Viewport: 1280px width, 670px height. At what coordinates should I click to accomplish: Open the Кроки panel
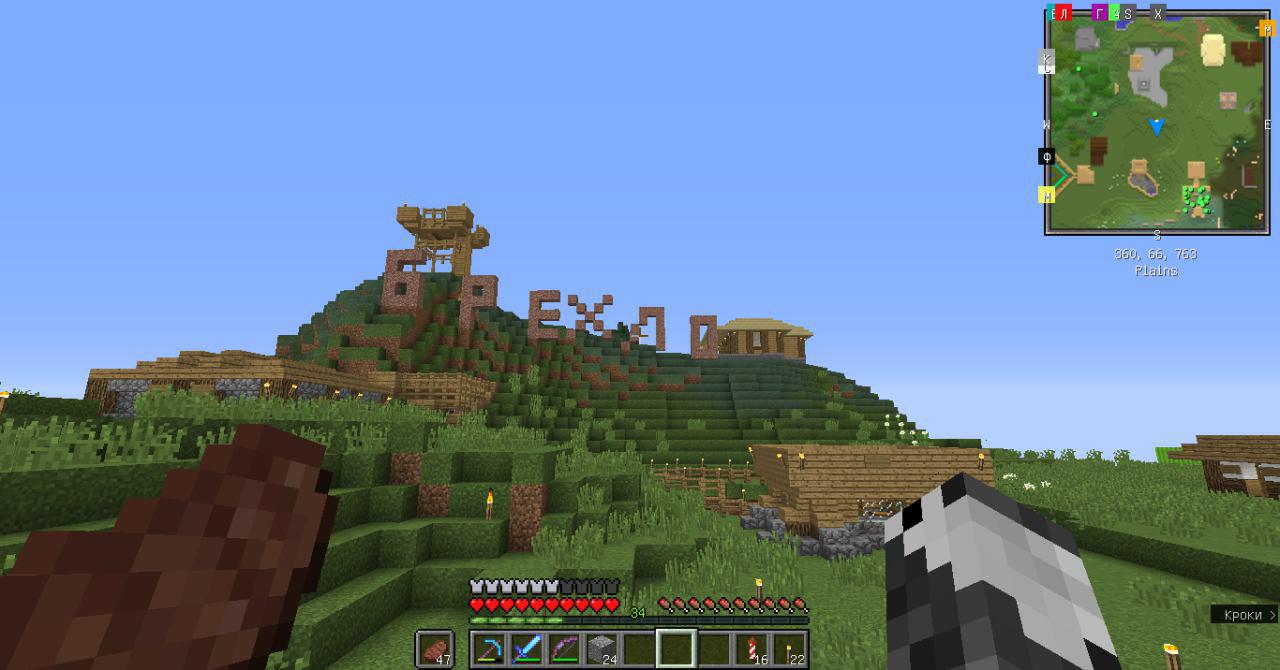(x=1244, y=615)
